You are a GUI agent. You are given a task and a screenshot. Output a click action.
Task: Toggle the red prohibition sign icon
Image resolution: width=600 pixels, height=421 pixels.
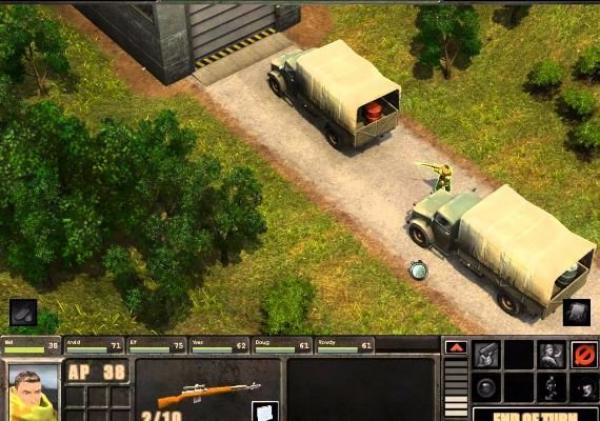[584, 354]
